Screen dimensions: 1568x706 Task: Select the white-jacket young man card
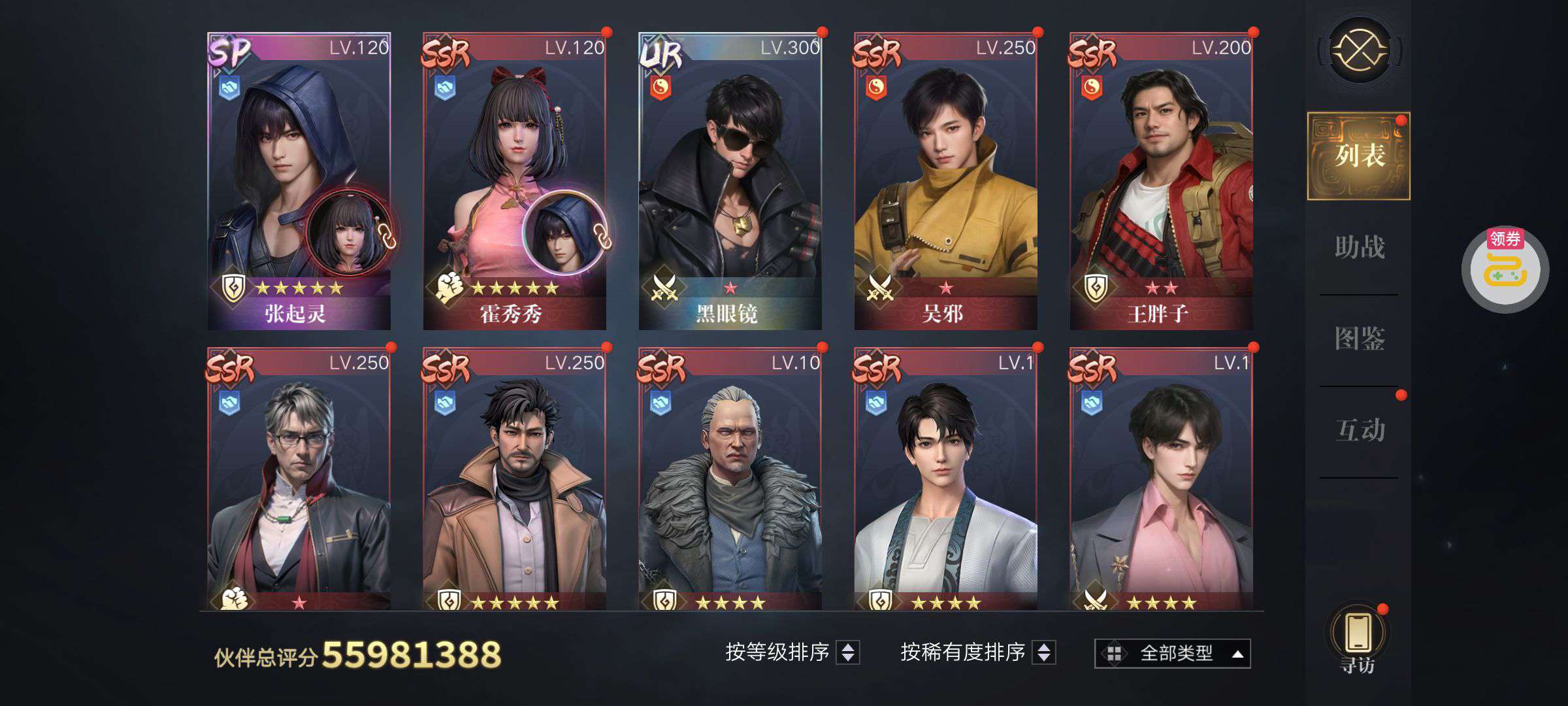(x=945, y=480)
